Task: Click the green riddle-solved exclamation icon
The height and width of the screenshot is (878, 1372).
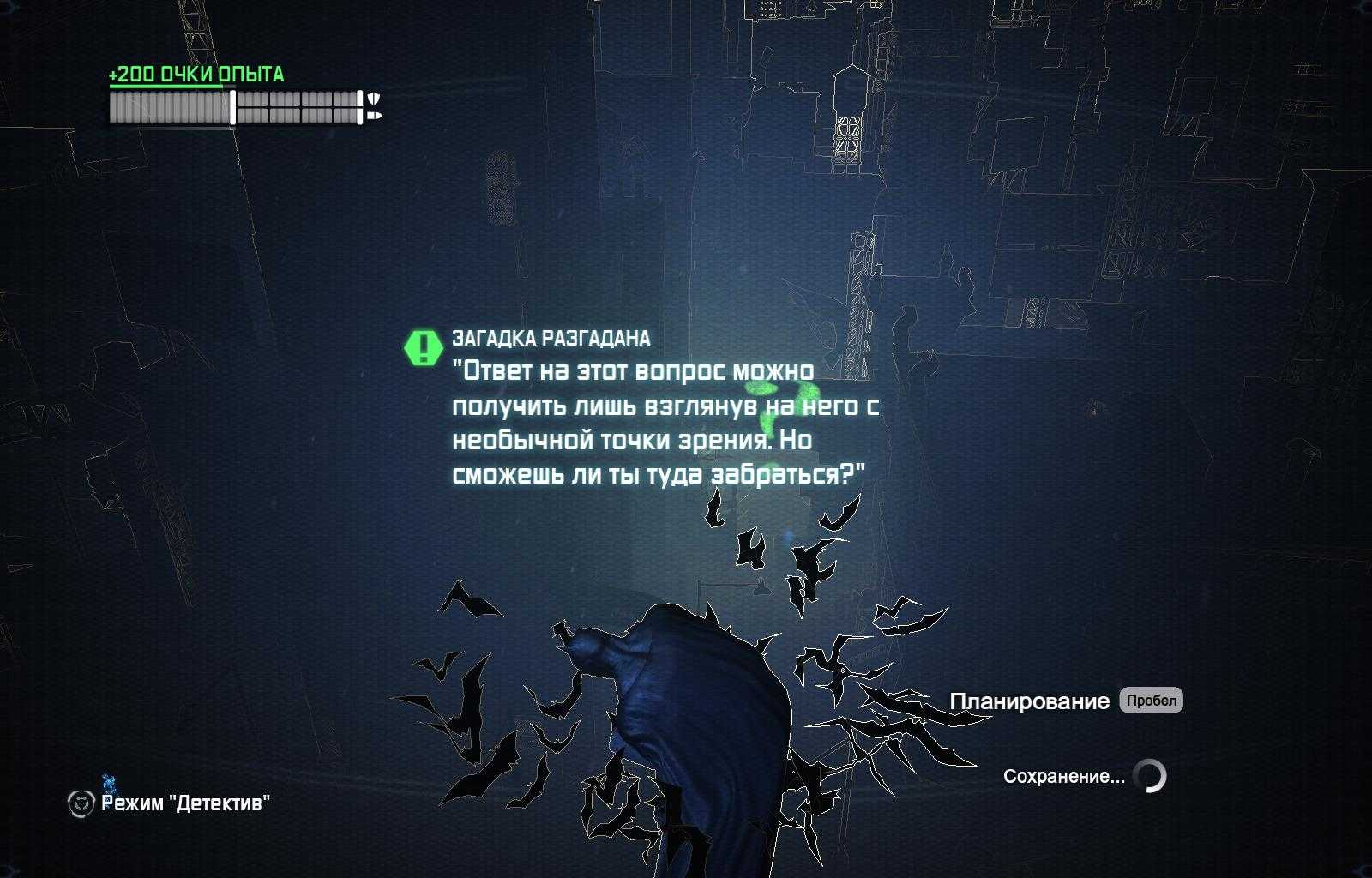Action: pos(423,347)
